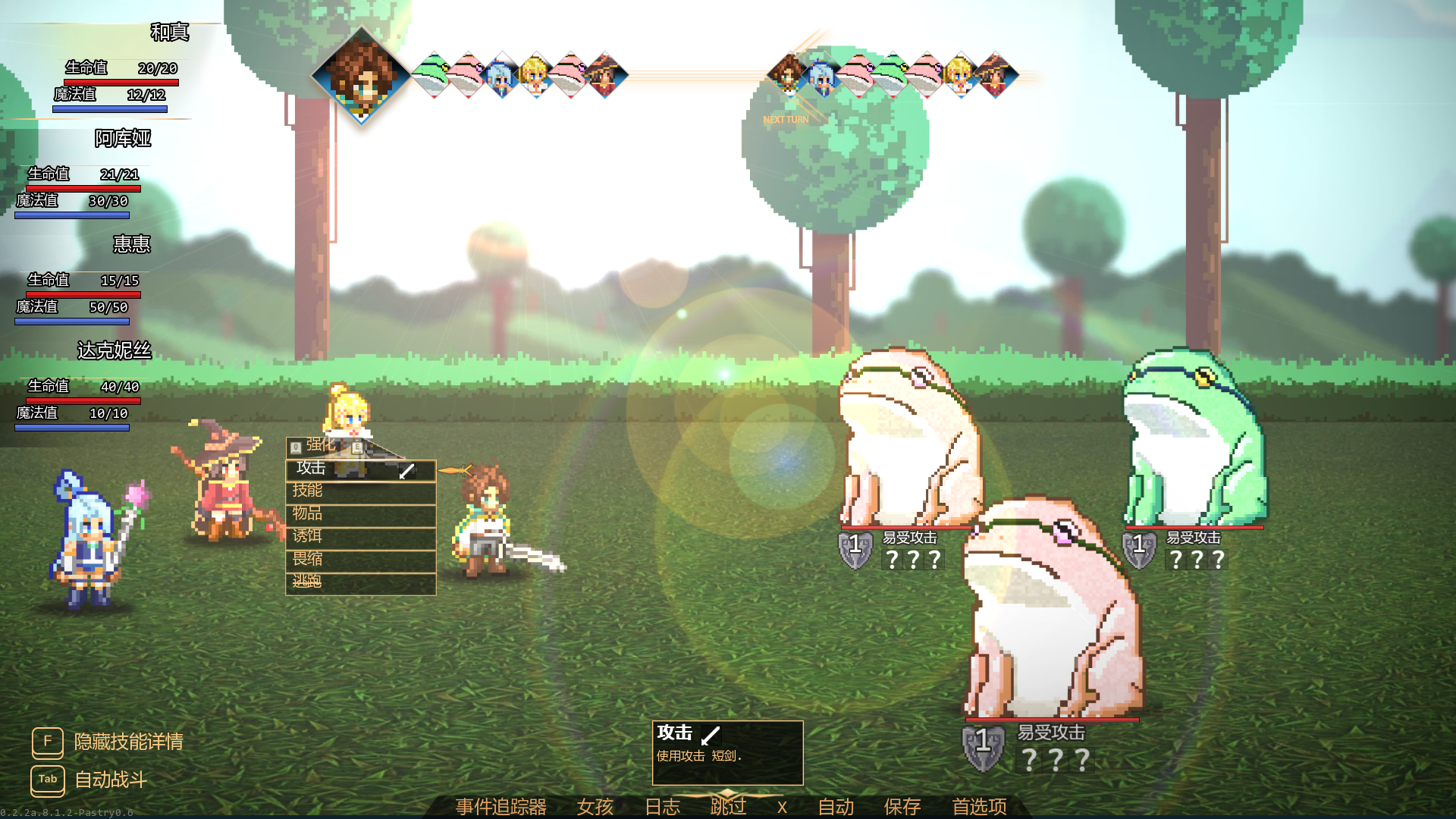Choose the 诱饵 decoy command
This screenshot has height=819, width=1456.
(x=360, y=537)
